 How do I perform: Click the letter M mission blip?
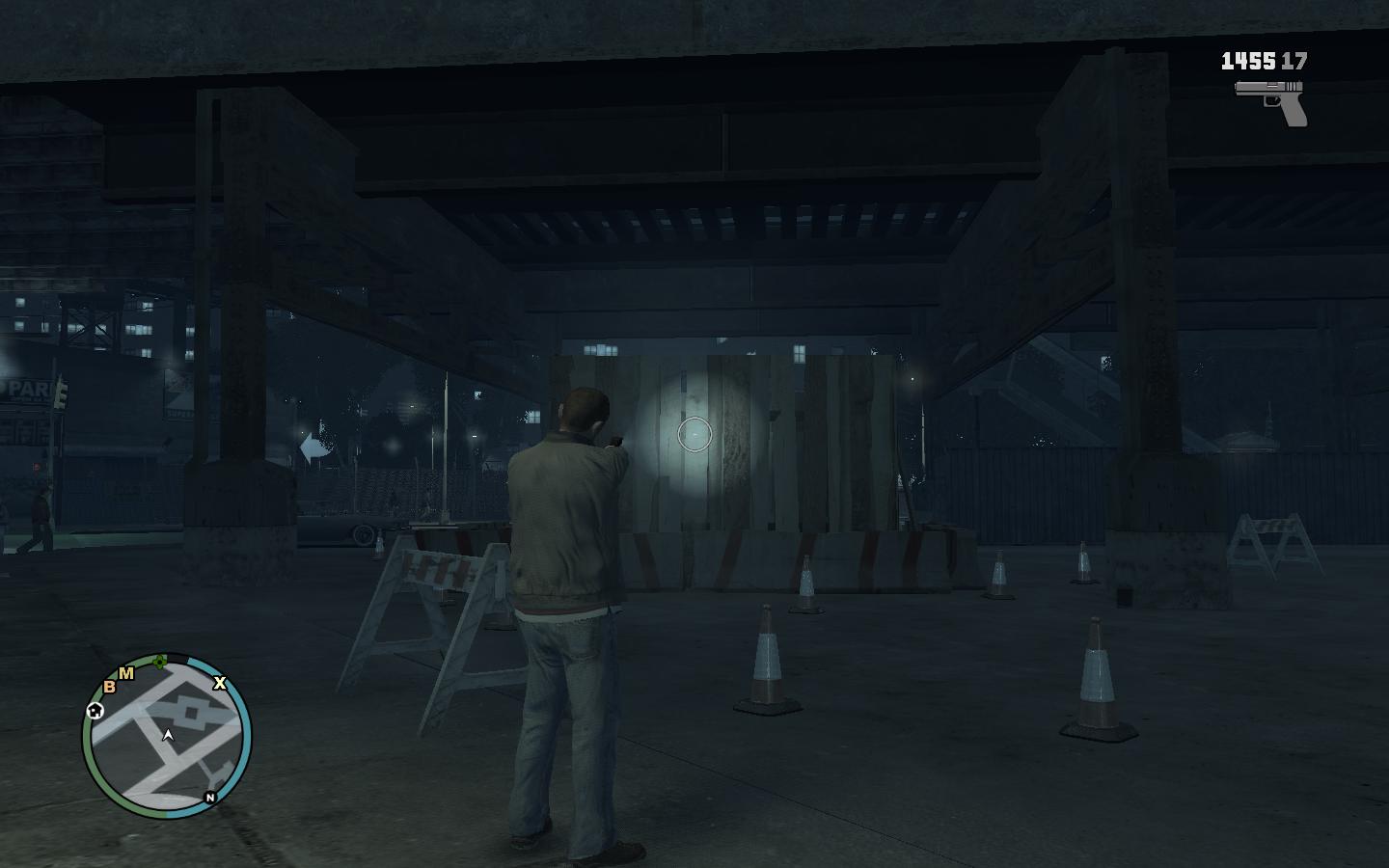tap(126, 673)
